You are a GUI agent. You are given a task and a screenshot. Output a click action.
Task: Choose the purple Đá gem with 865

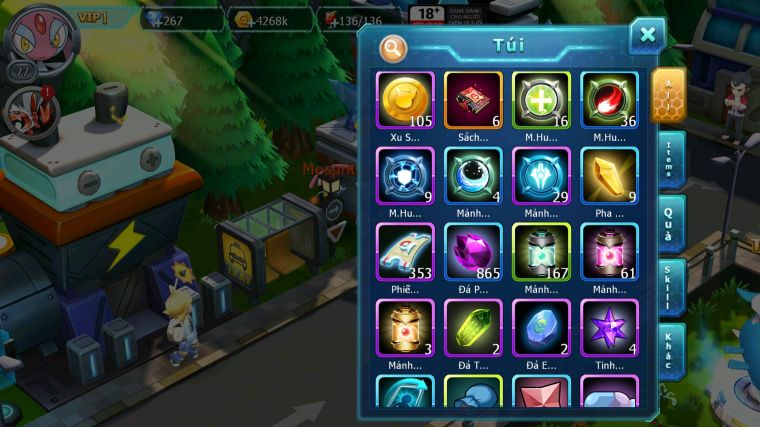tap(473, 251)
